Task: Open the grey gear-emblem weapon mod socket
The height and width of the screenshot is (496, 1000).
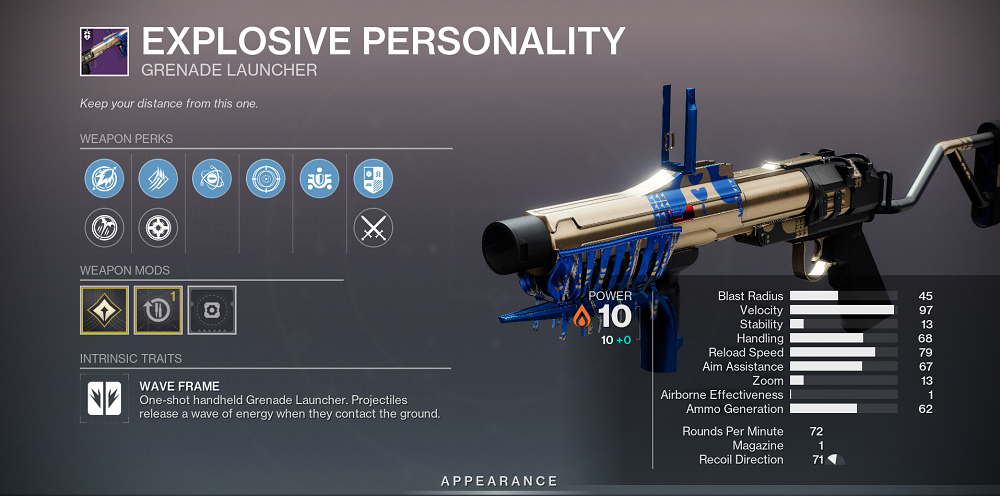Action: pos(212,309)
